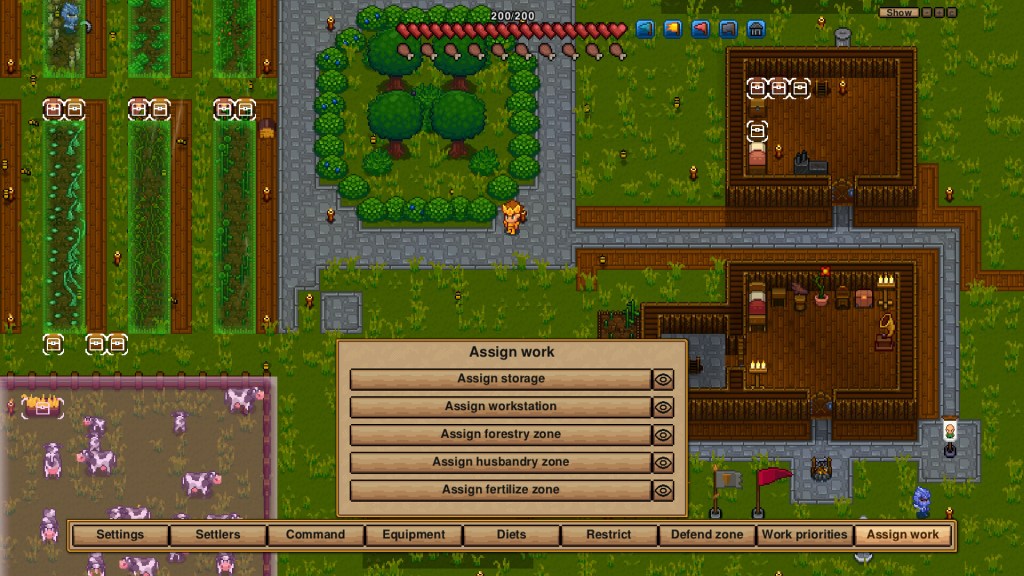Click the Show button
The image size is (1024, 576).
(x=899, y=13)
